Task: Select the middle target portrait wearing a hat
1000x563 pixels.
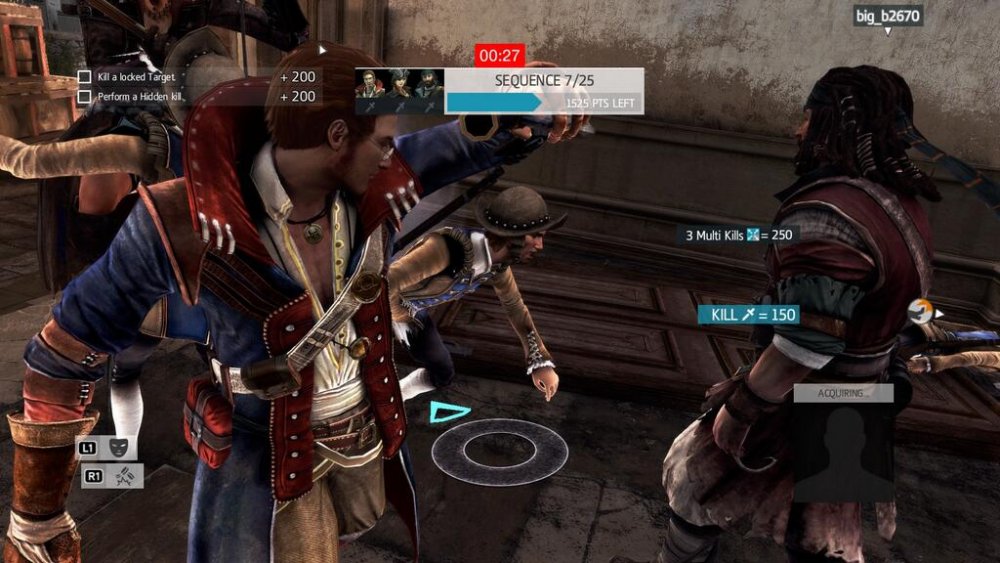Action: click(x=400, y=83)
